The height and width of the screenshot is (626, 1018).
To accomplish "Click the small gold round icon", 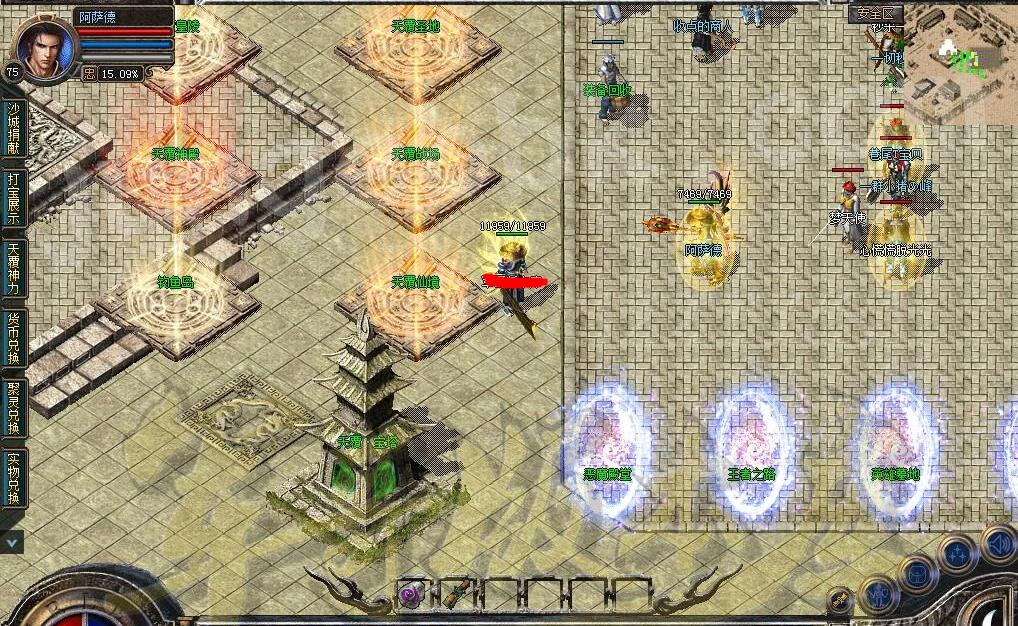I will pyautogui.click(x=840, y=600).
